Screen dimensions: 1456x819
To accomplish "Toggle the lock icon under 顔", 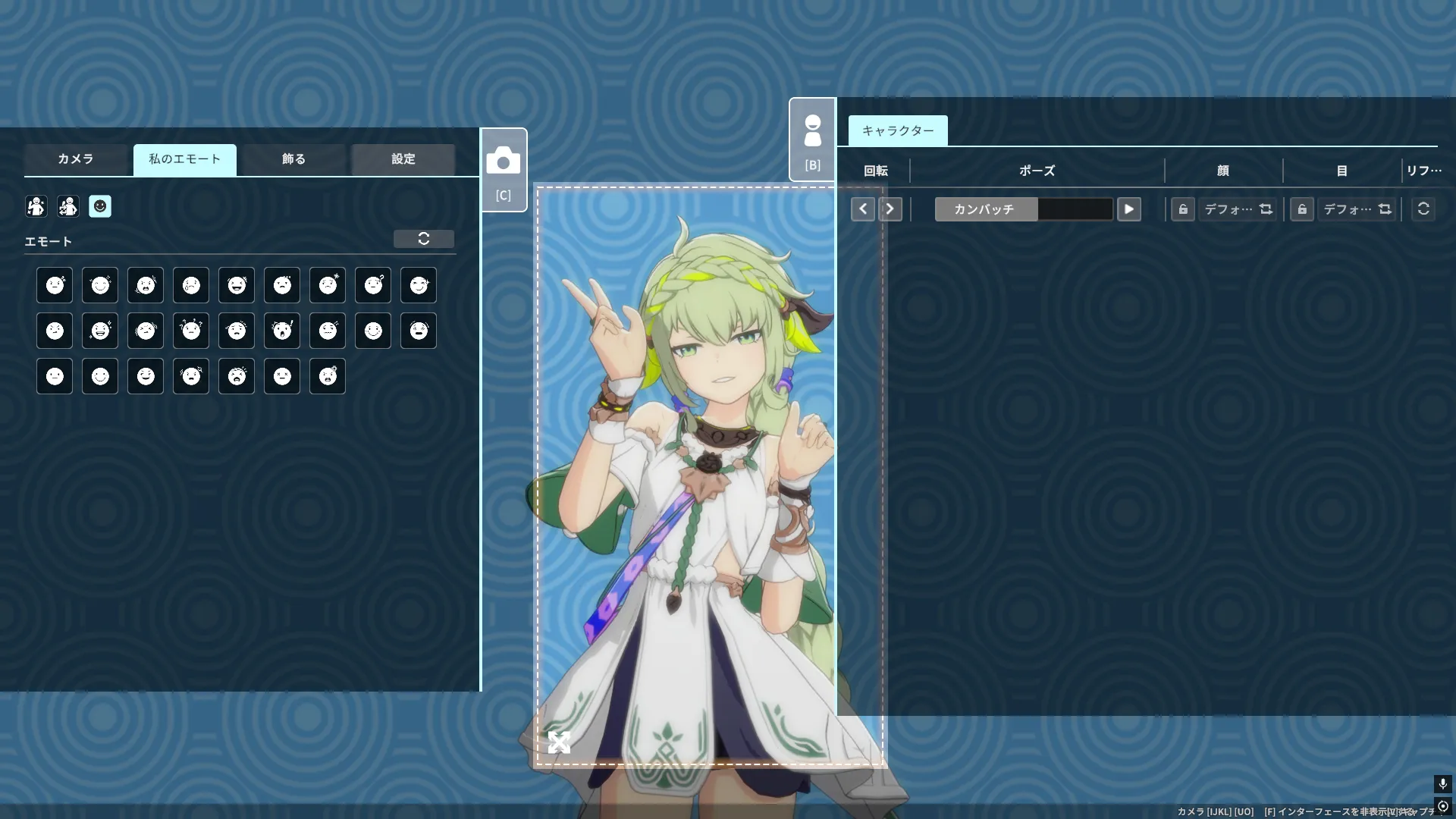I will (x=1183, y=209).
